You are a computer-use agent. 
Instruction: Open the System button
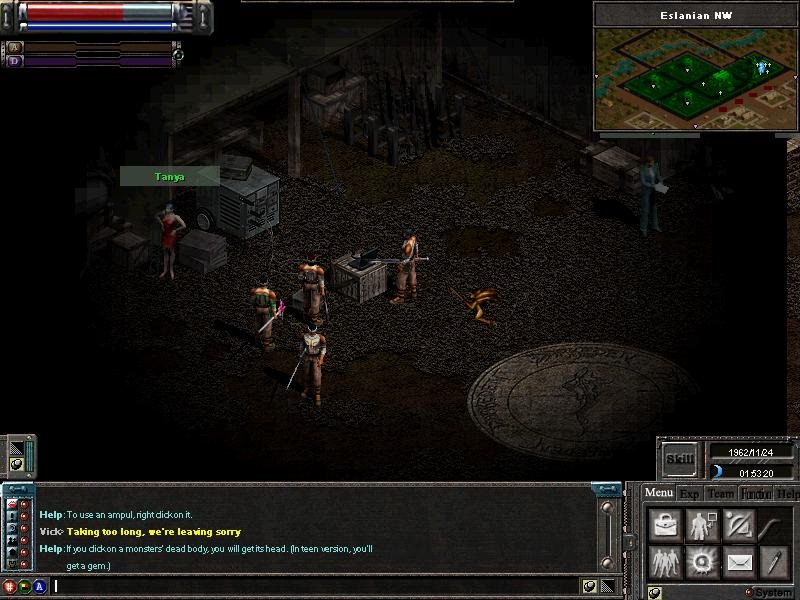point(772,592)
